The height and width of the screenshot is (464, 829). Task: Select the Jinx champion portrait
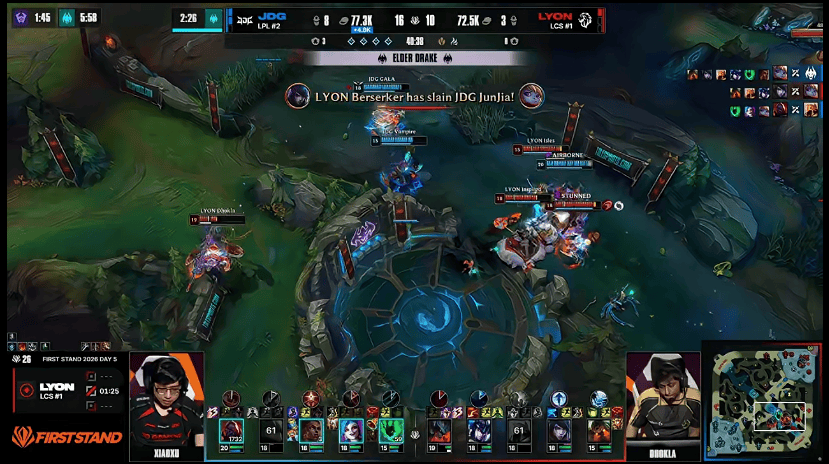pyautogui.click(x=350, y=431)
